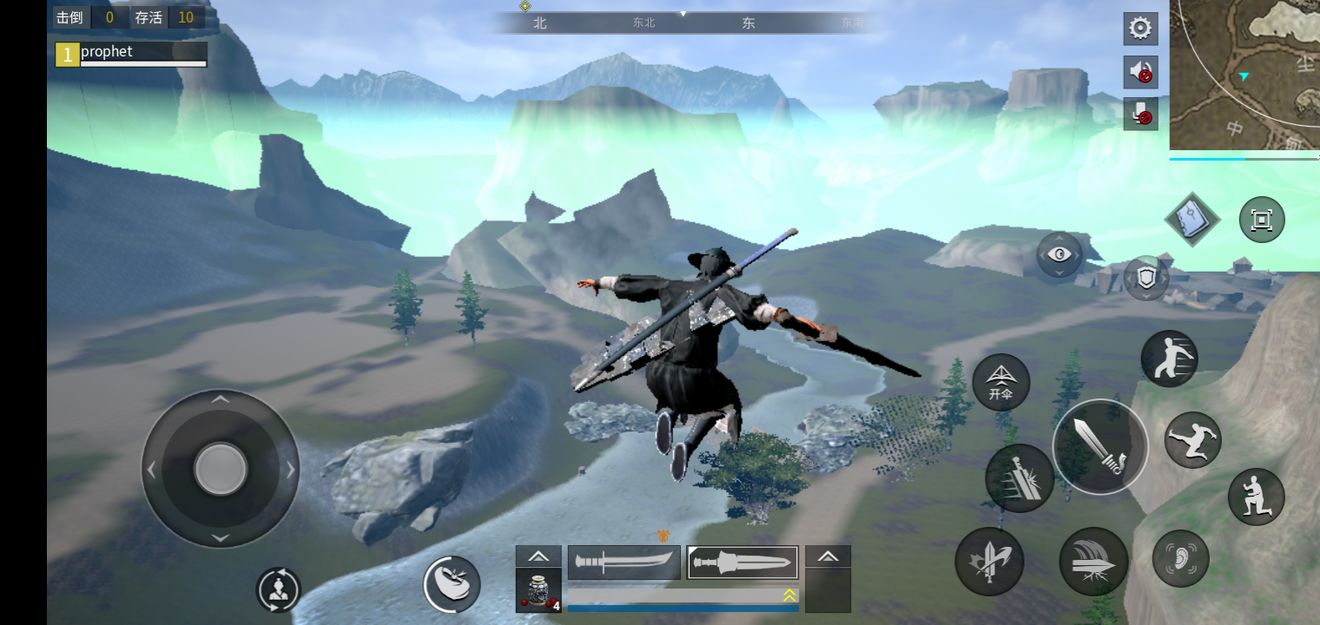The image size is (1320, 625).
Task: Tap the crouch kneeling figure button
Action: 1256,497
